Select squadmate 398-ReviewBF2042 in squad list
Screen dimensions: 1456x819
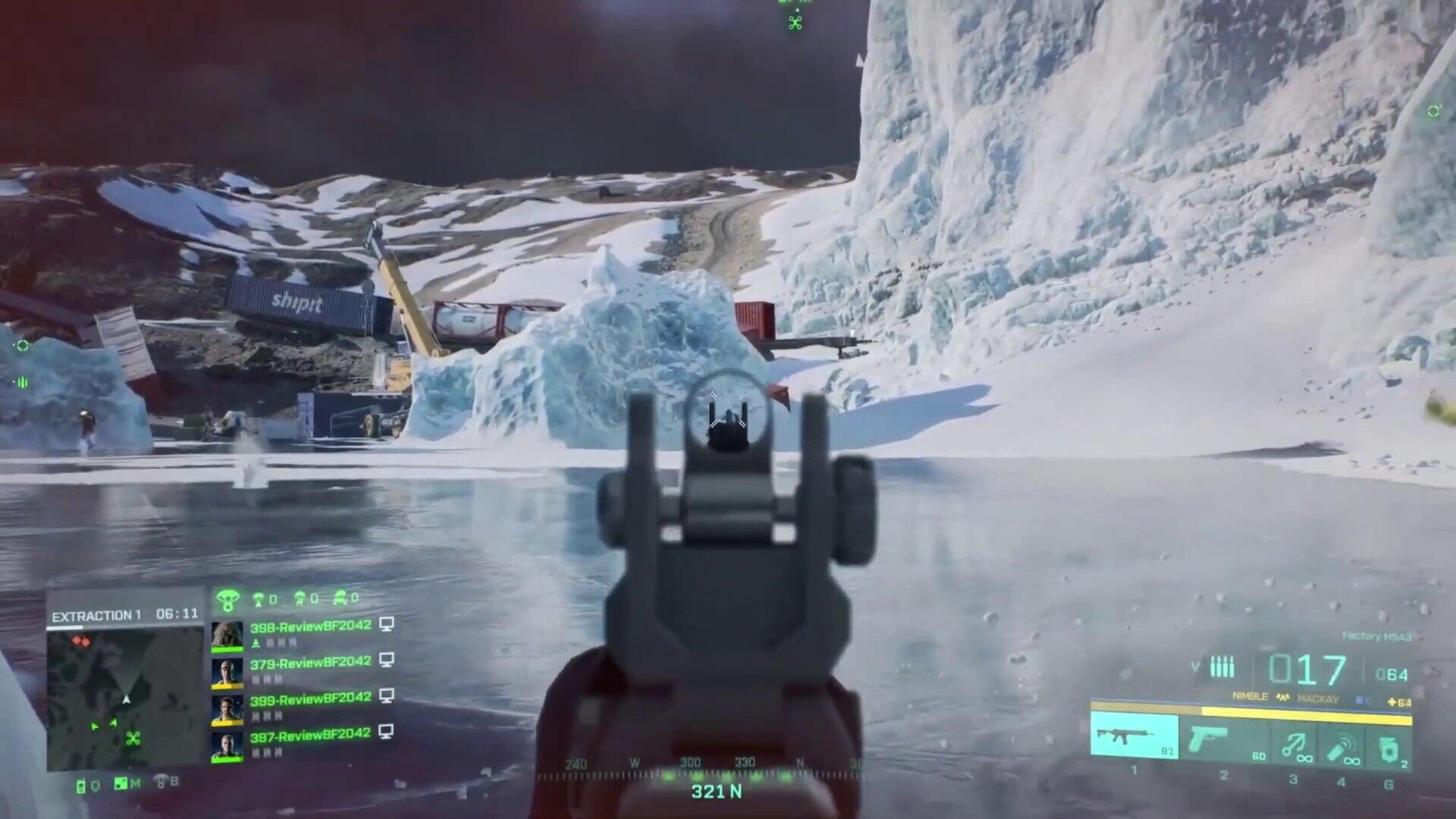tap(310, 626)
